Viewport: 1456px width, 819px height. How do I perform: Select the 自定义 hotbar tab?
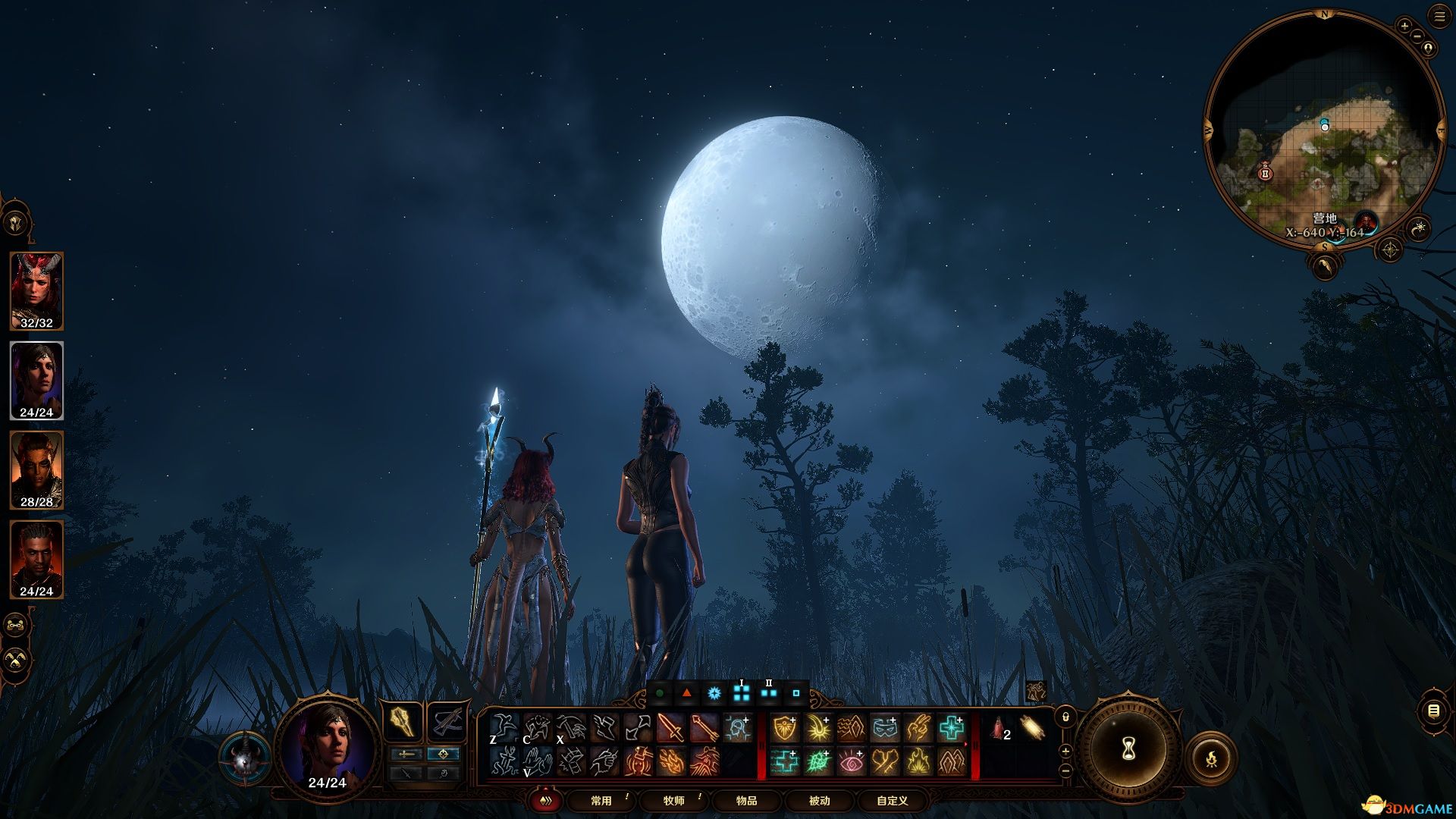[x=892, y=800]
